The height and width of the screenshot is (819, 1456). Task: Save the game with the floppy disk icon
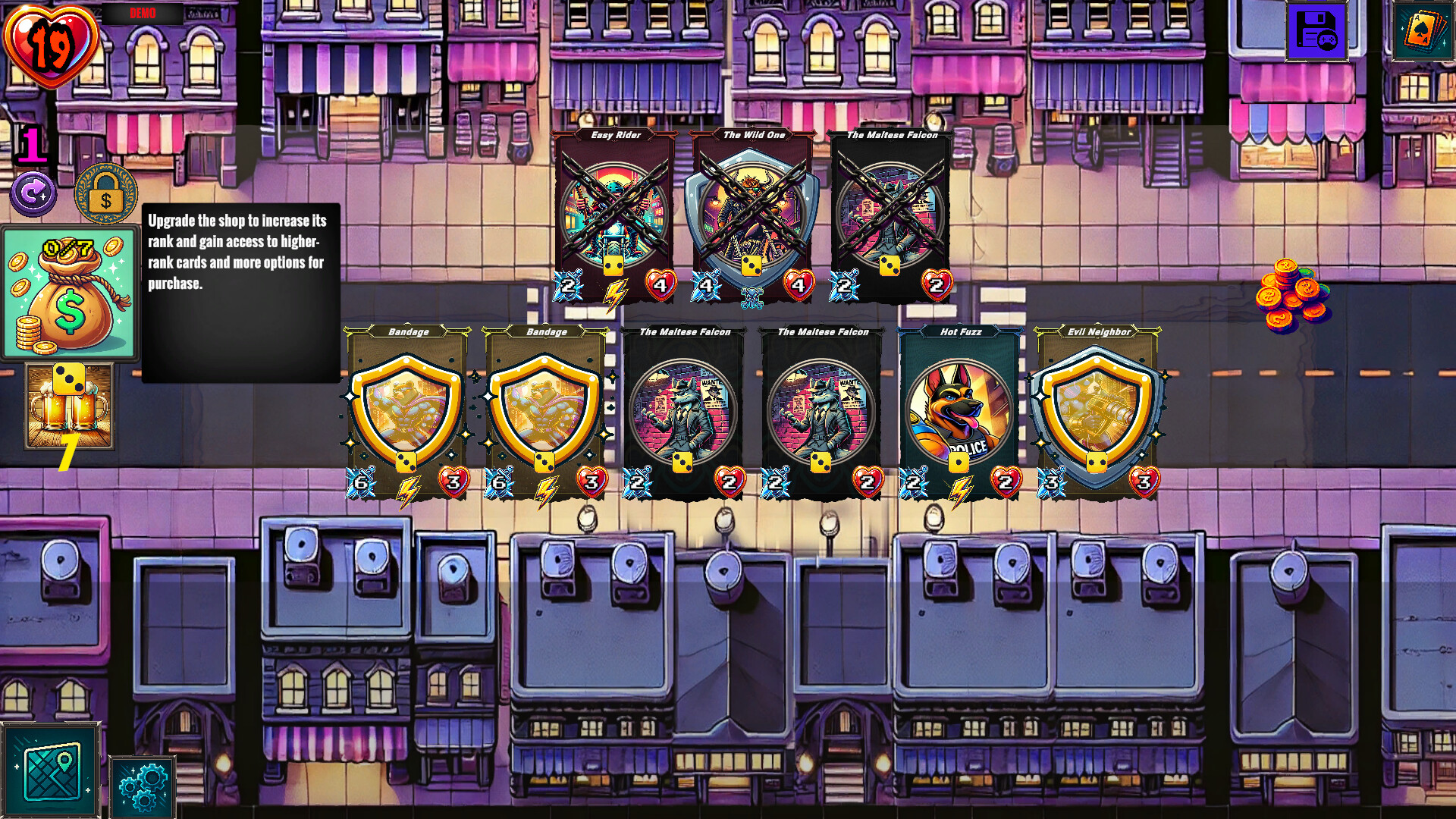click(x=1316, y=32)
